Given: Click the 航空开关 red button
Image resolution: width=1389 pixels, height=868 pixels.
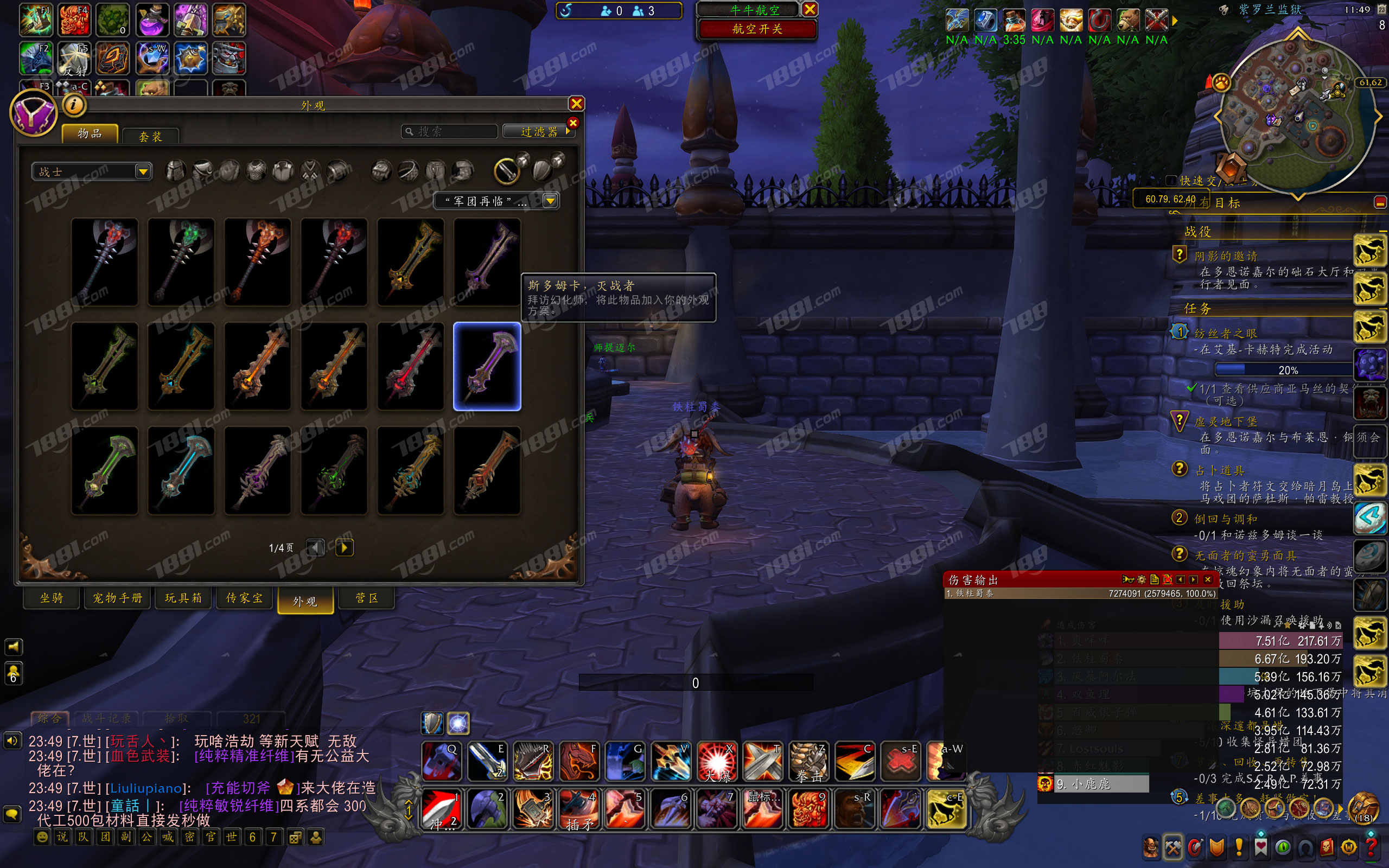Looking at the screenshot, I should point(757,29).
